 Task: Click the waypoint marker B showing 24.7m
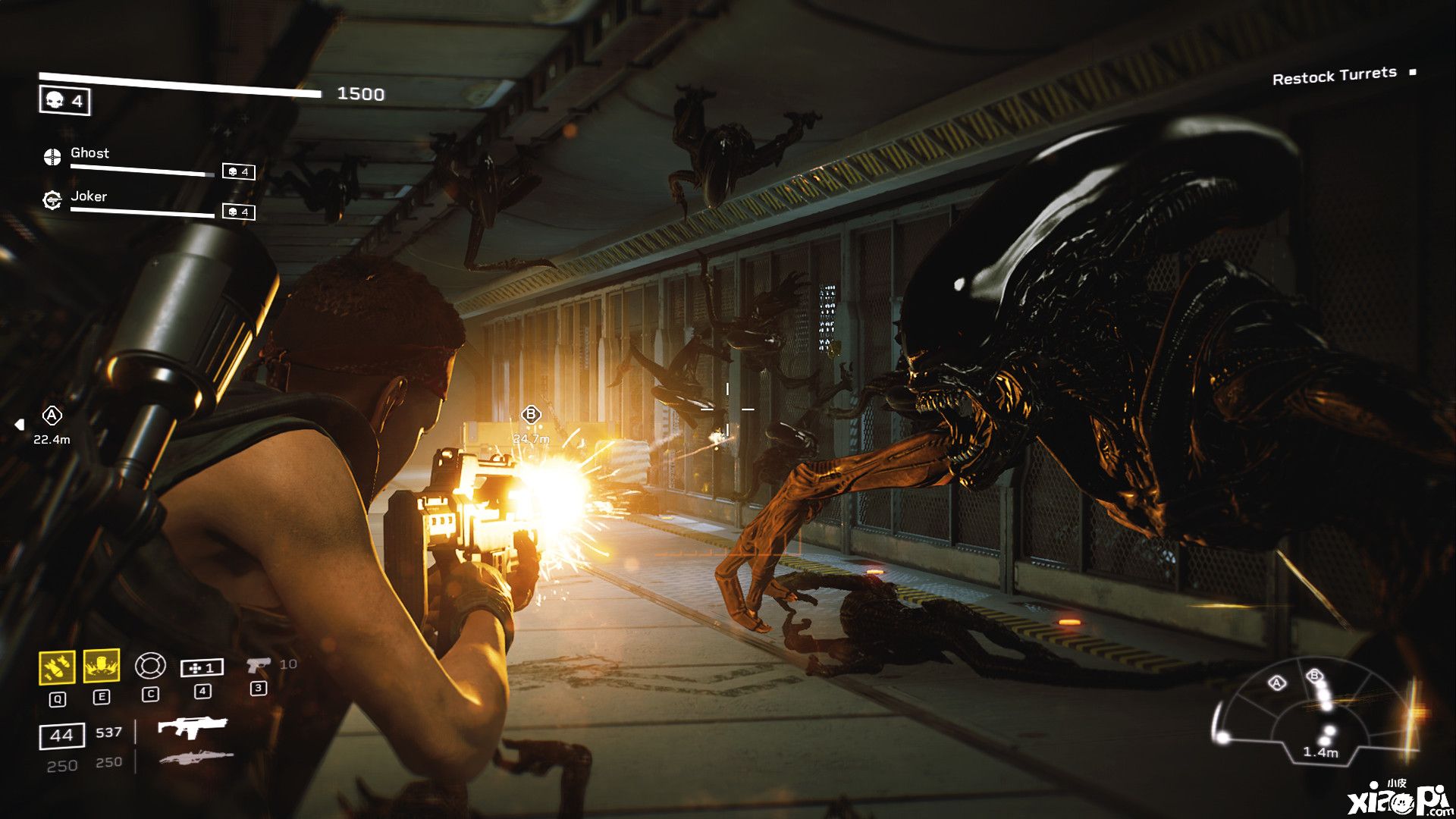pos(531,415)
